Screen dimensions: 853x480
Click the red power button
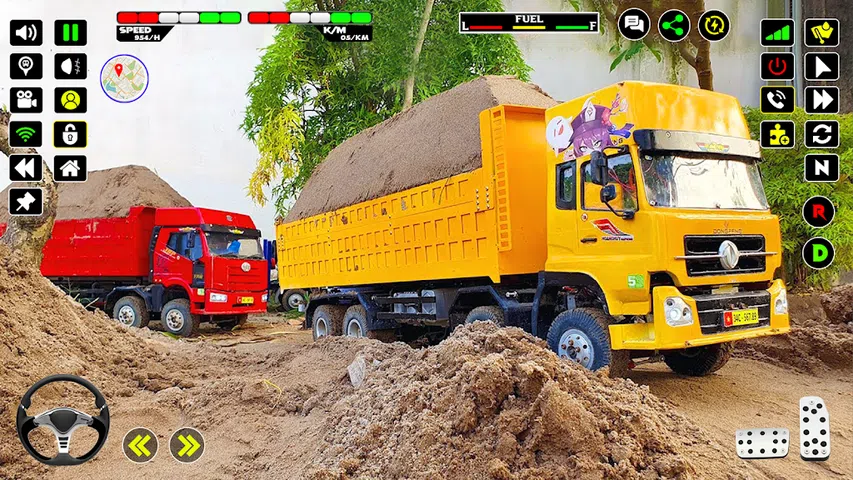pos(777,67)
